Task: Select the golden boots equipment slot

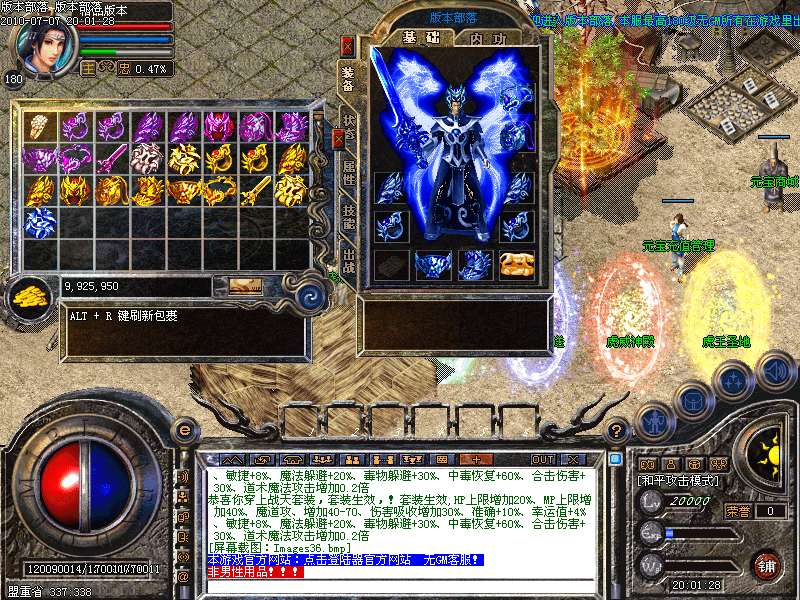Action: [516, 263]
